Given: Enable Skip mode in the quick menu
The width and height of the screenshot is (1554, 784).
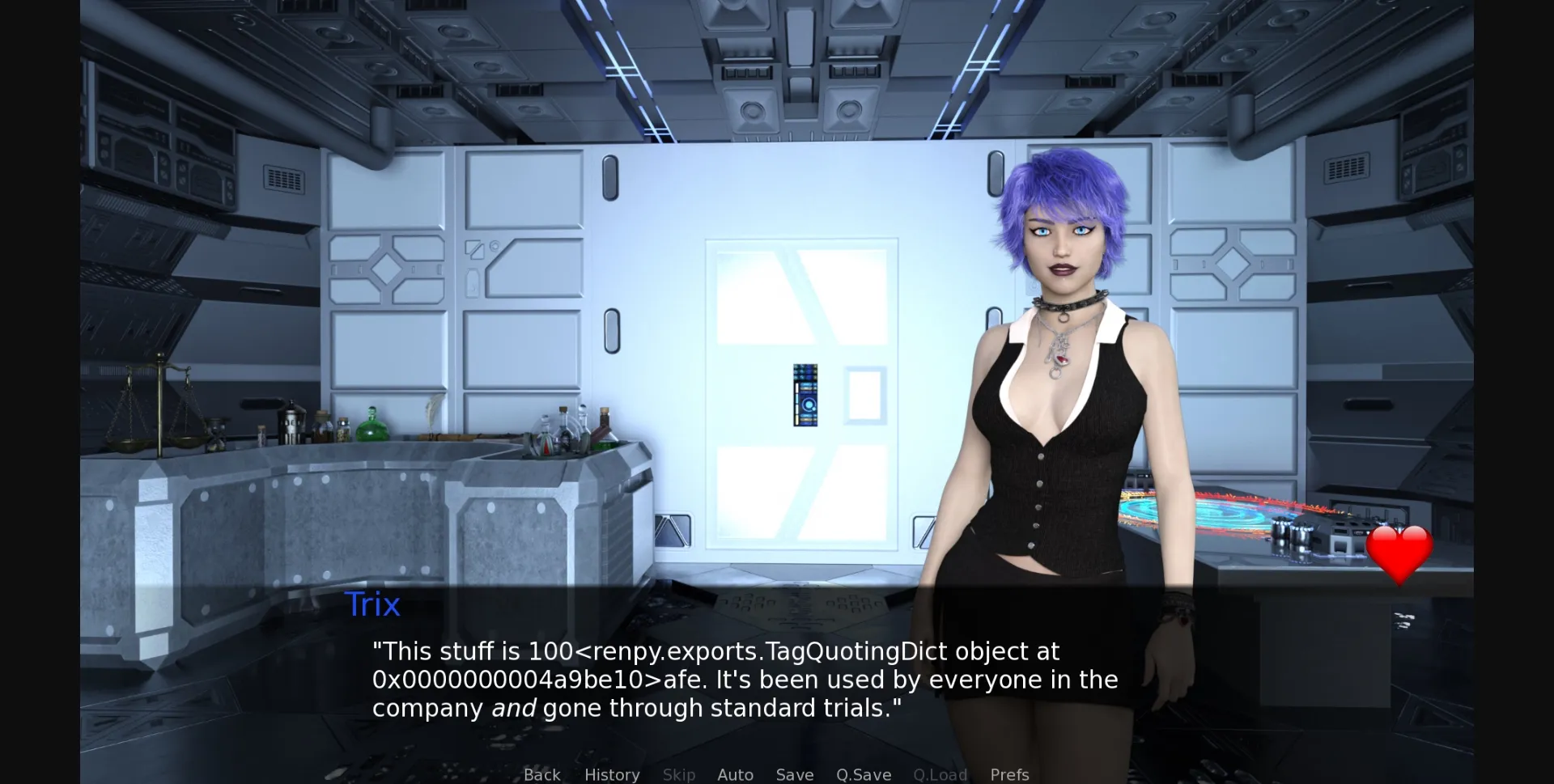Looking at the screenshot, I should [678, 774].
